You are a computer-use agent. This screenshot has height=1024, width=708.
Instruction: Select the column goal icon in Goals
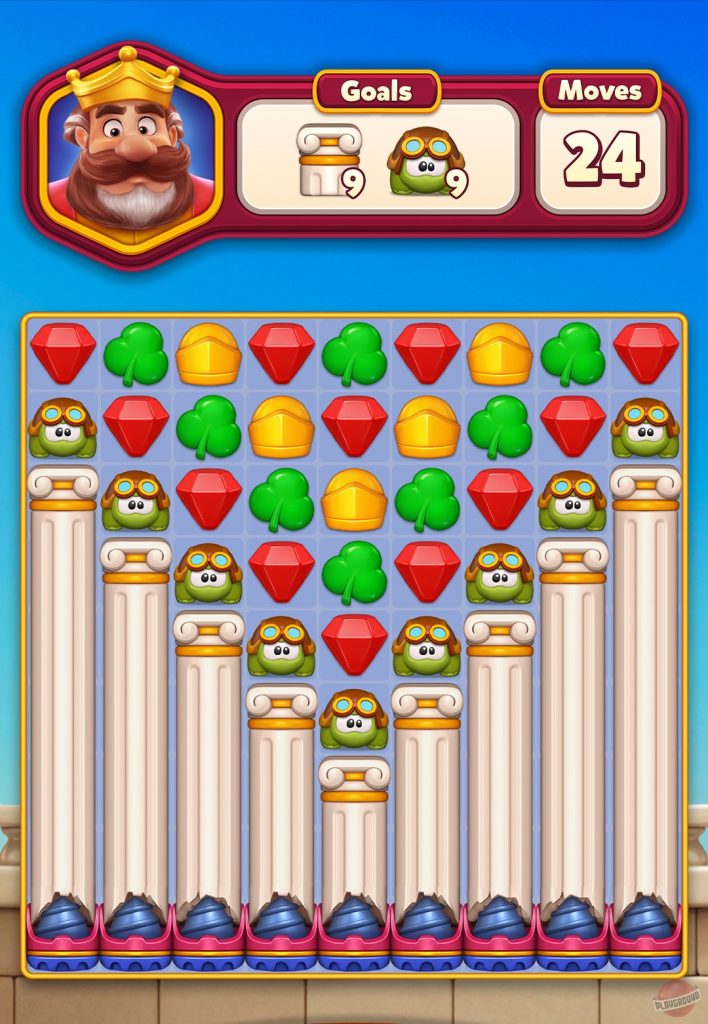(x=327, y=160)
